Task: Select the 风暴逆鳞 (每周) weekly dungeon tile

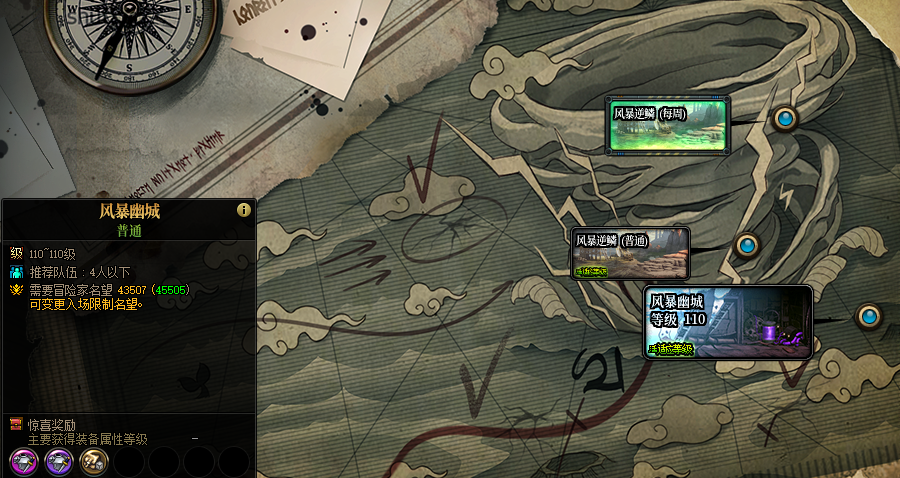Action: coord(667,125)
